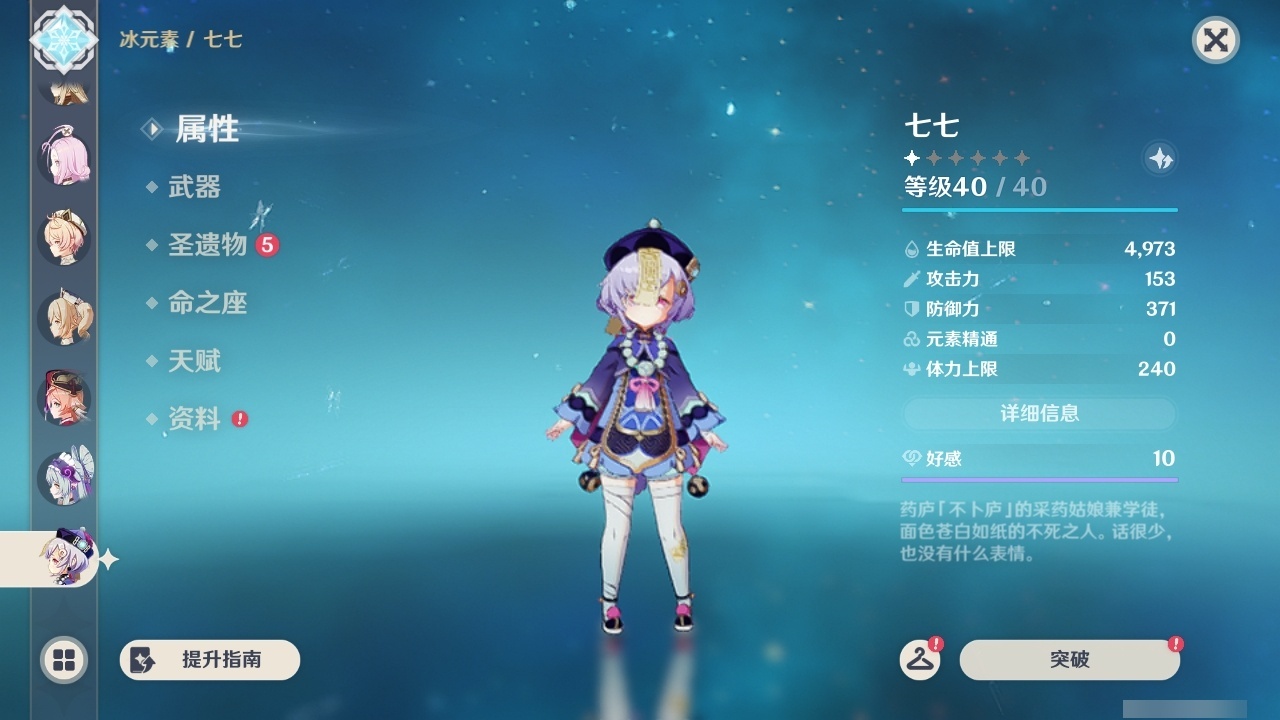Image resolution: width=1280 pixels, height=720 pixels.
Task: Click the defense shield stat icon
Action: [911, 309]
